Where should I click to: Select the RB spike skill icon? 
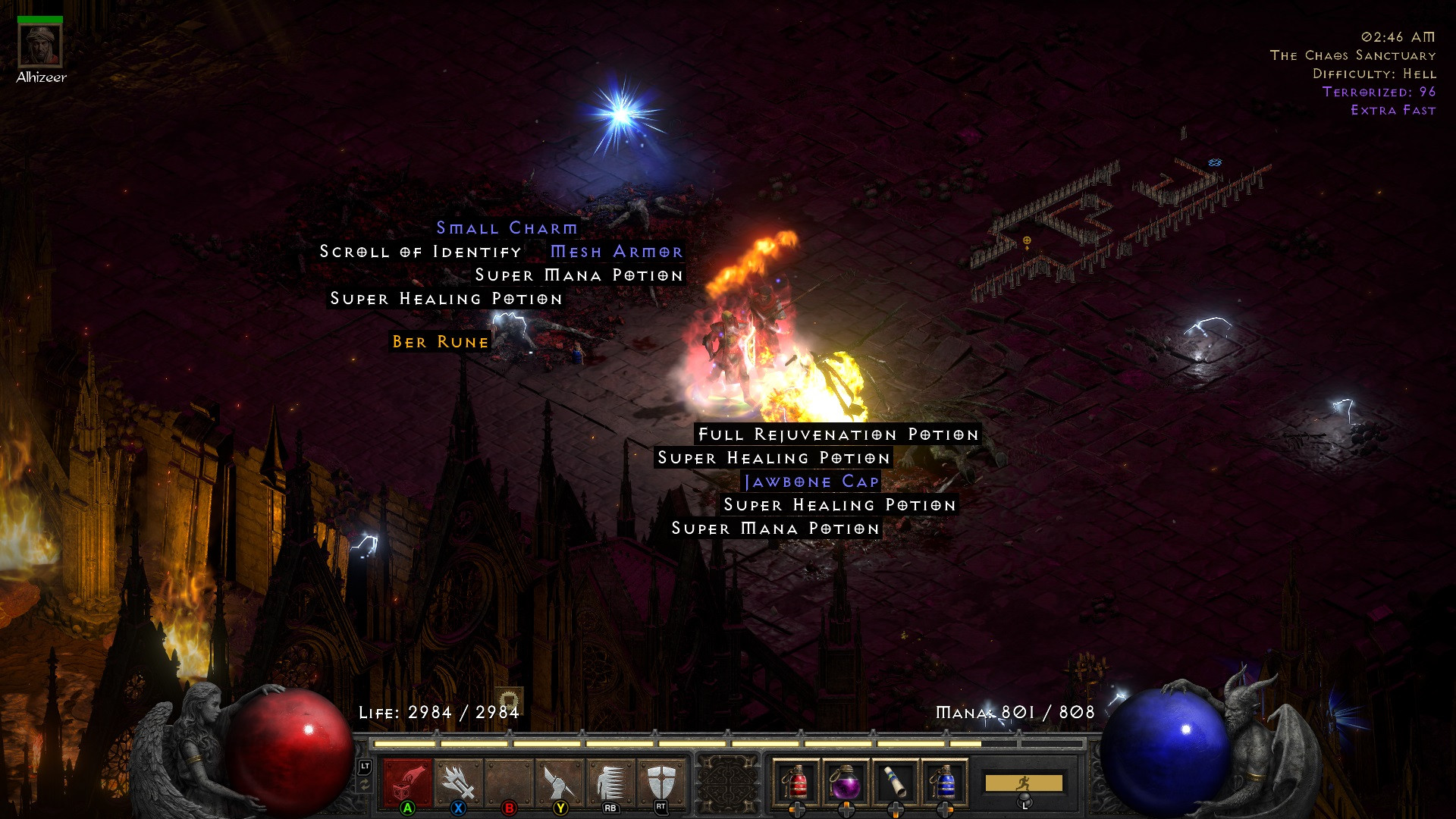pyautogui.click(x=609, y=783)
